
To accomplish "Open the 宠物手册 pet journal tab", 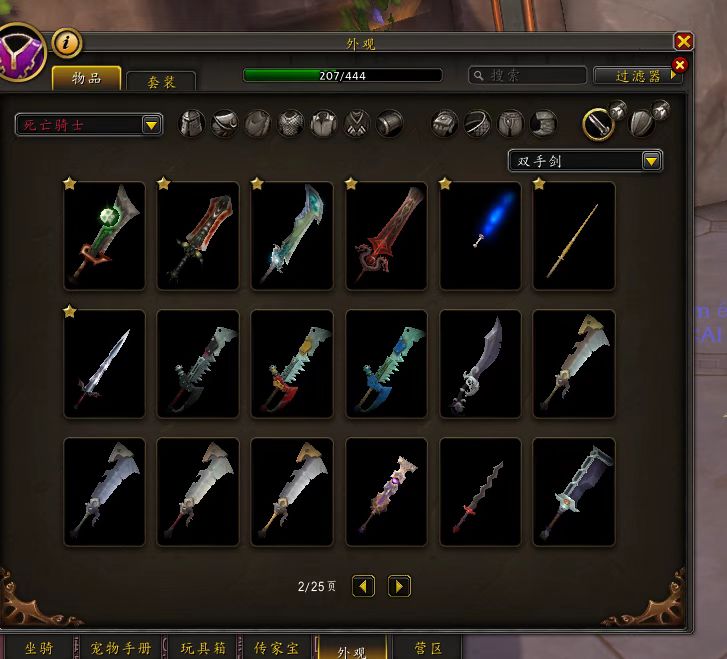I will [120, 649].
